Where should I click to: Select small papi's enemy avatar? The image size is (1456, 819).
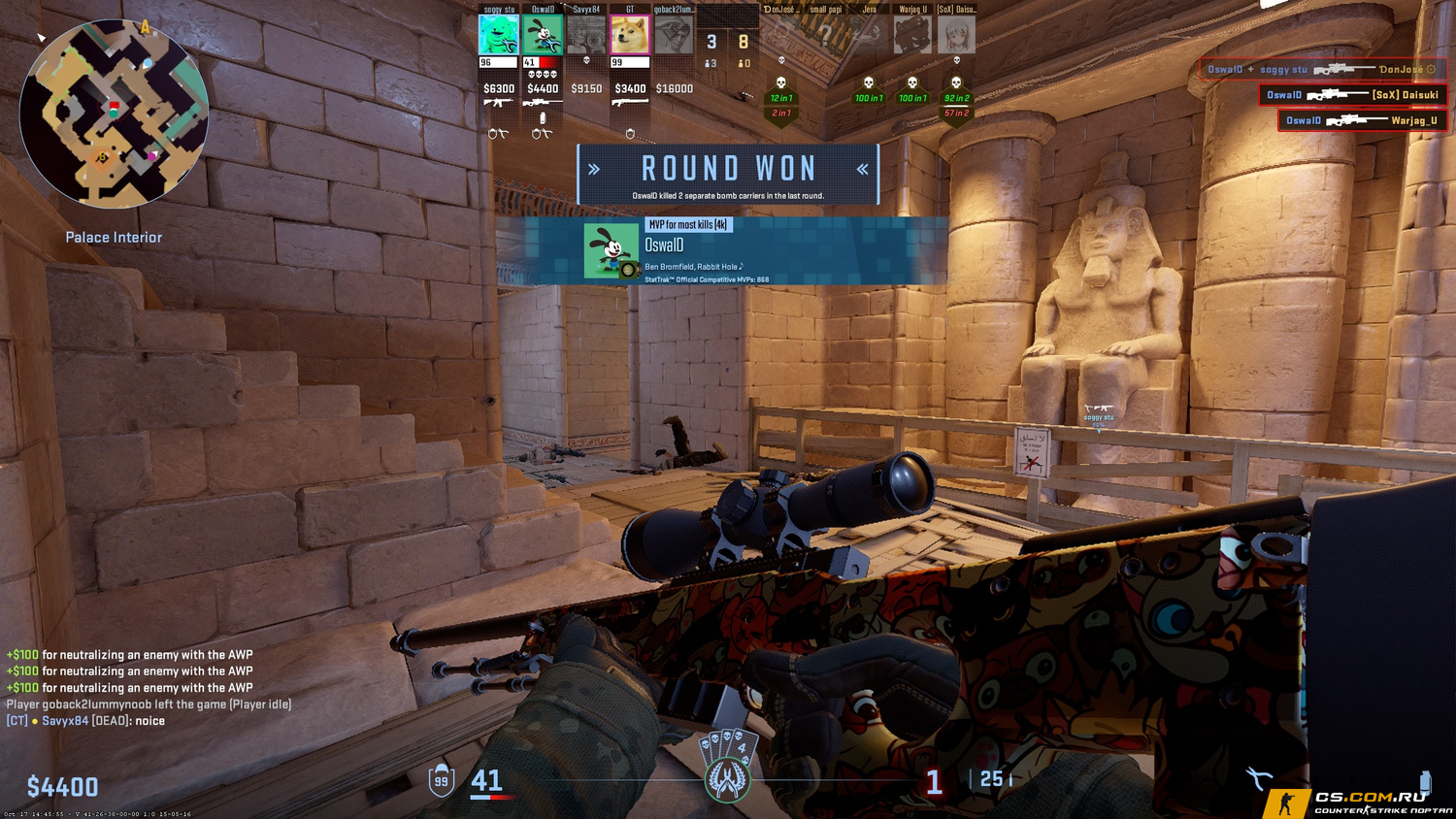point(825,35)
